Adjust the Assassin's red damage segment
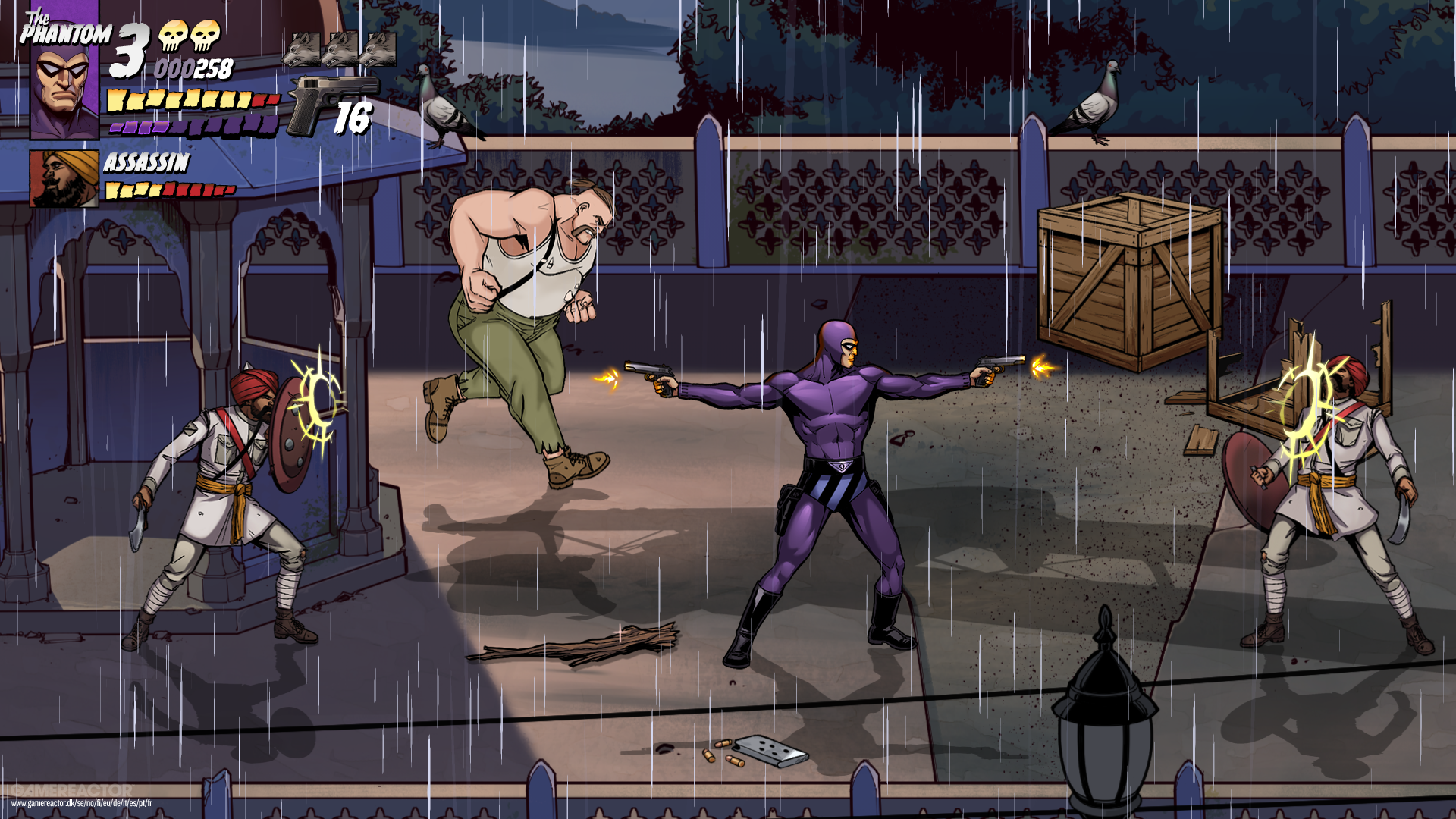Viewport: 1456px width, 819px height. (200, 193)
